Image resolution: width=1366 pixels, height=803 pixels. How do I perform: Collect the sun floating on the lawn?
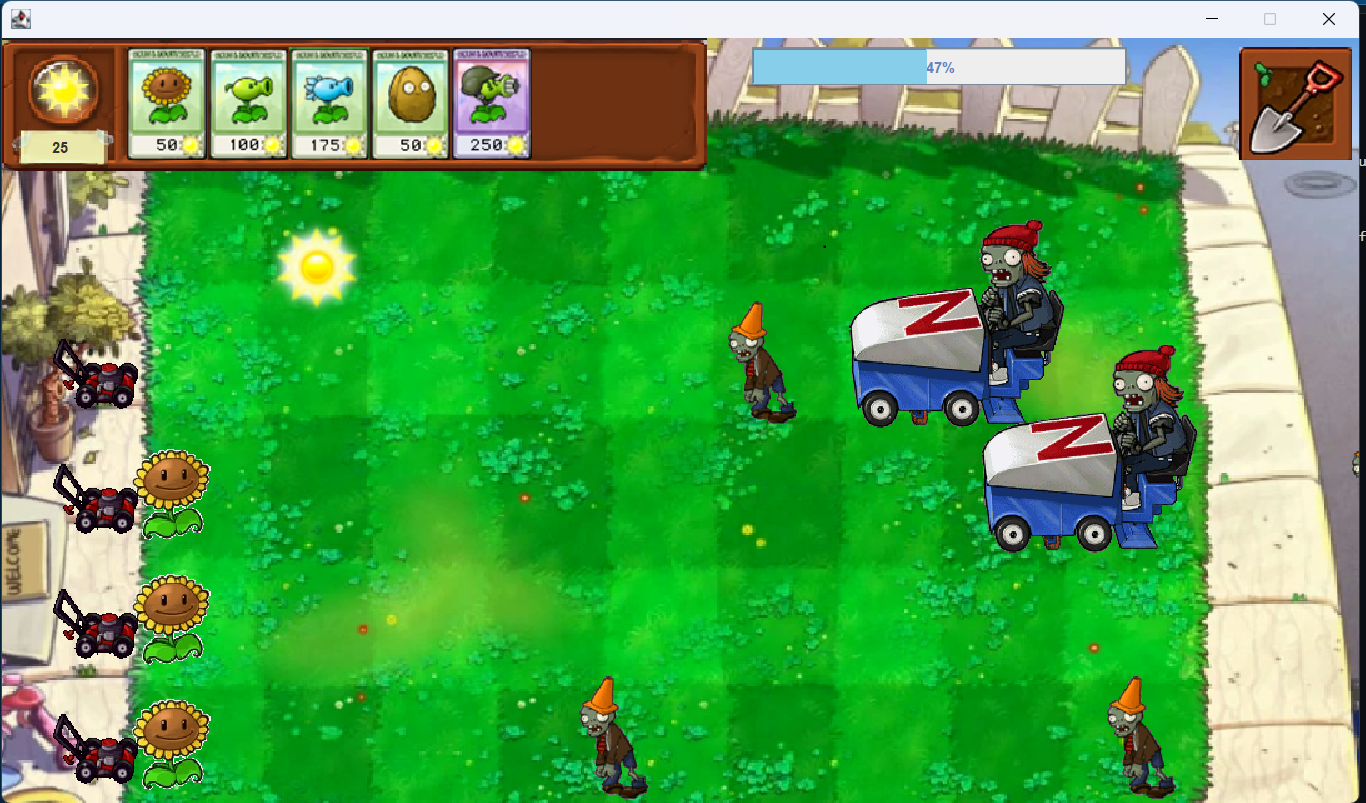(319, 265)
